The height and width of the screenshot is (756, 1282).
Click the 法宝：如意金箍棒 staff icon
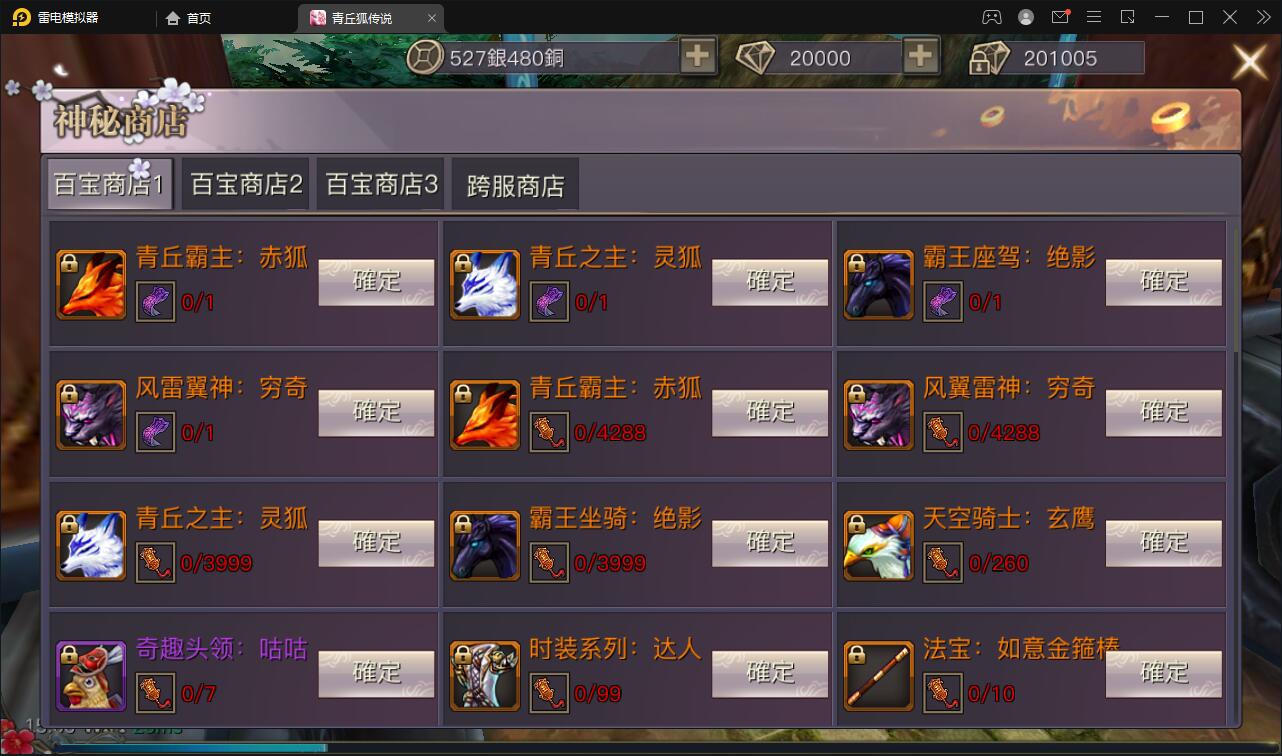(878, 674)
